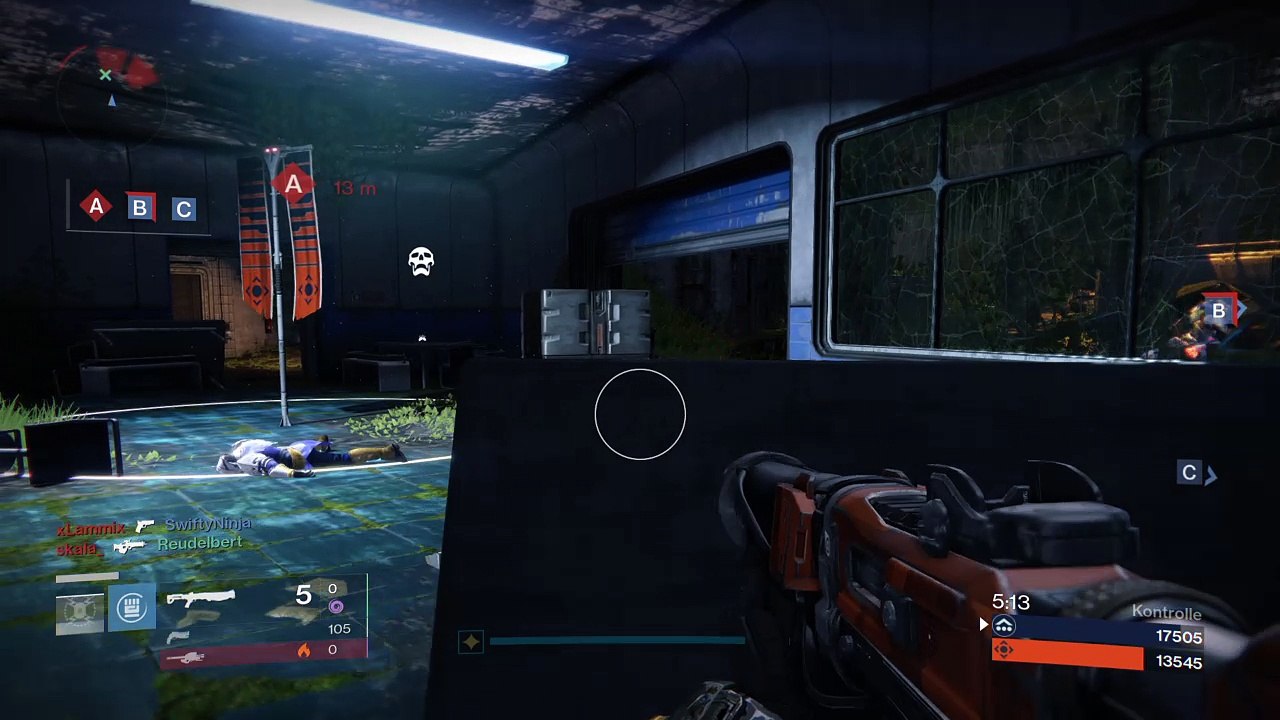Click the orange team emblem on scoreboard
1280x720 pixels.
pos(1004,650)
